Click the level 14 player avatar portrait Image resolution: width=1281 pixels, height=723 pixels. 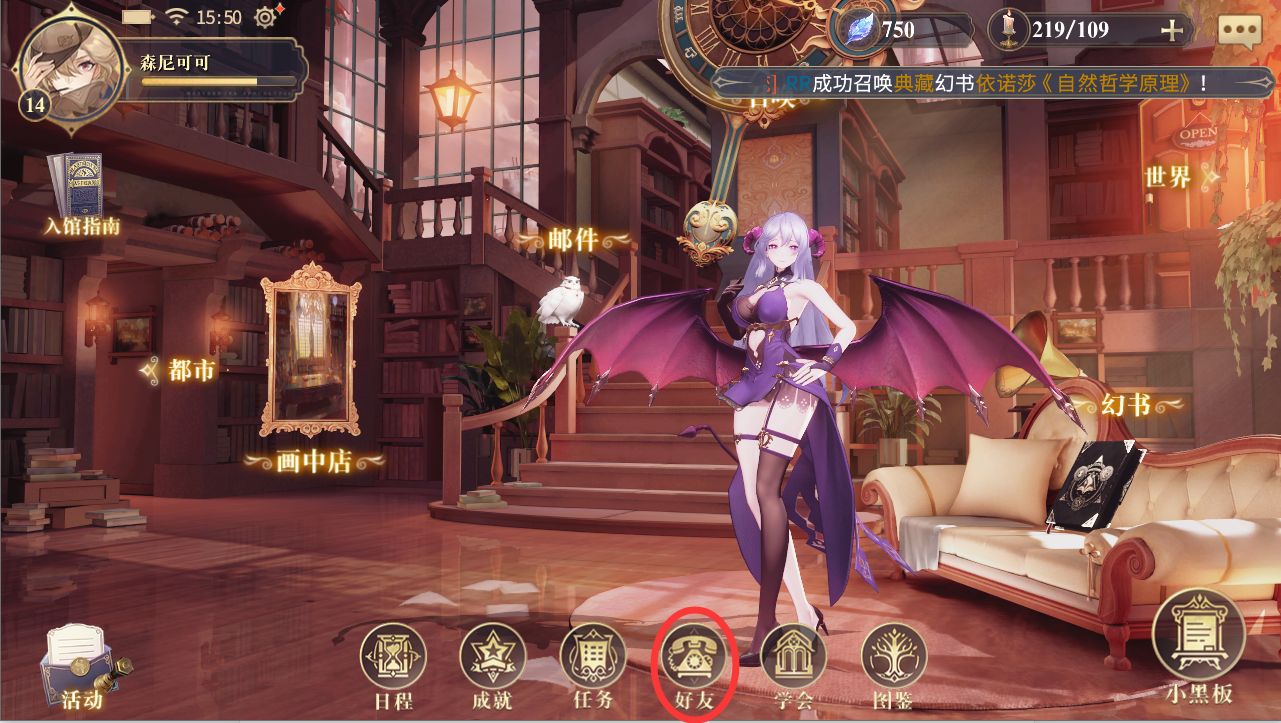click(70, 70)
